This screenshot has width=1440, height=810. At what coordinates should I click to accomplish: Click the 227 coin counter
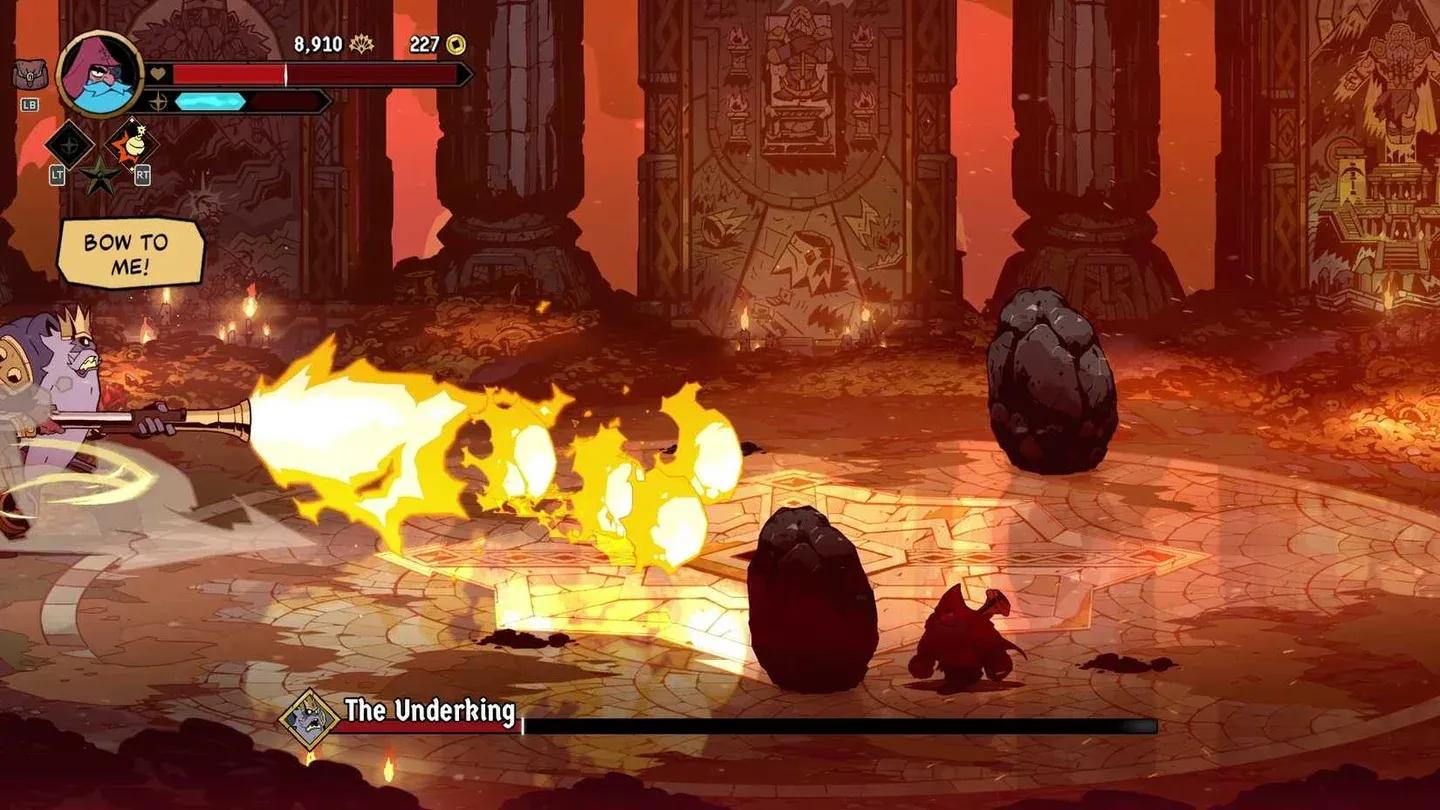(422, 43)
